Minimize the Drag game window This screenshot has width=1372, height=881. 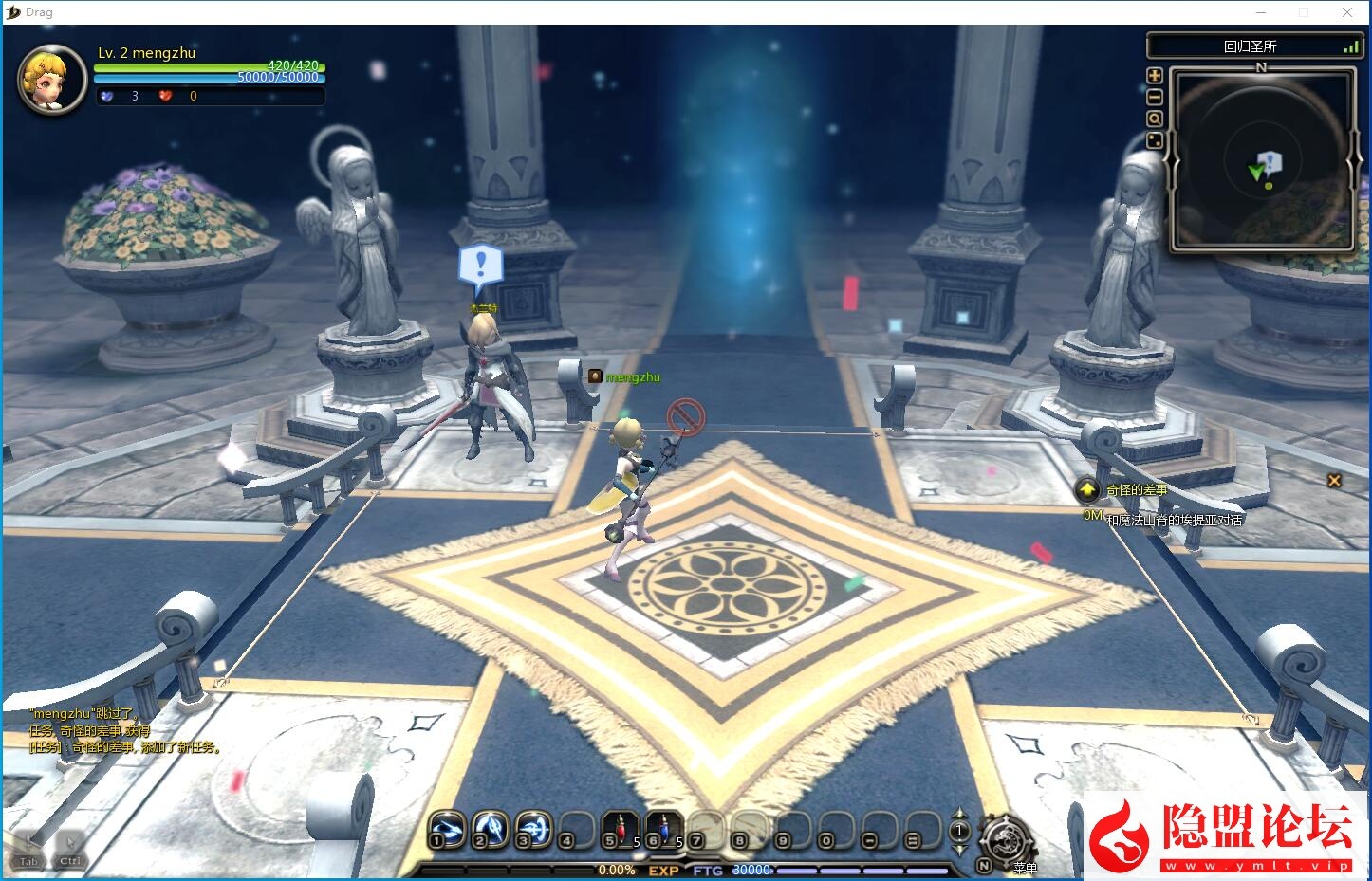point(1261,12)
